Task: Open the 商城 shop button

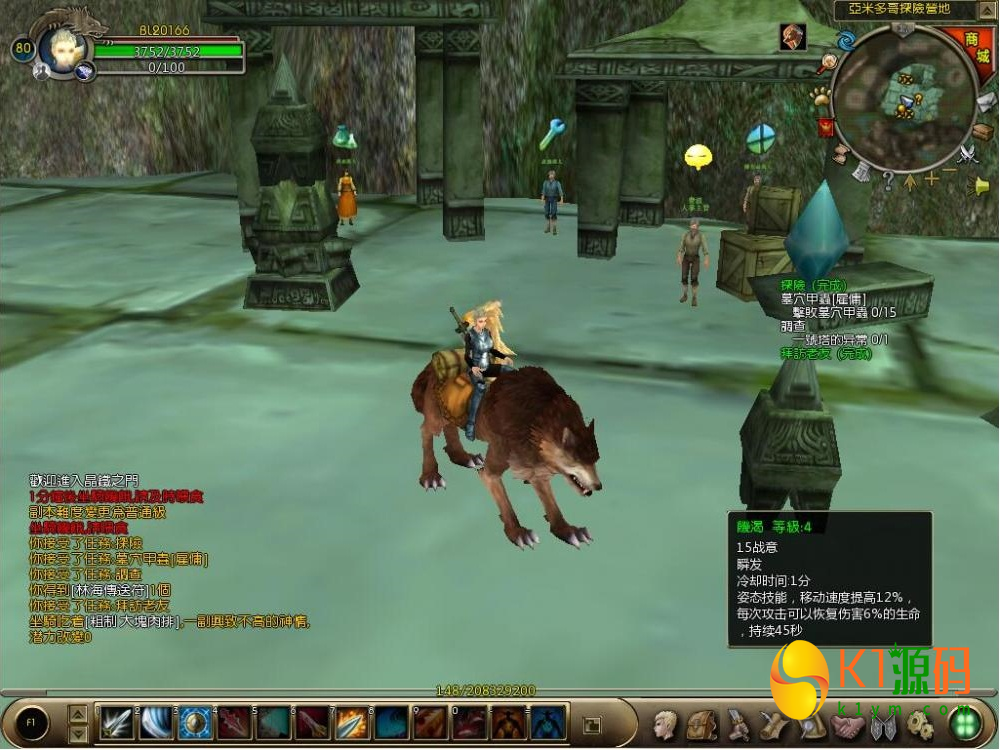Action: 977,49
